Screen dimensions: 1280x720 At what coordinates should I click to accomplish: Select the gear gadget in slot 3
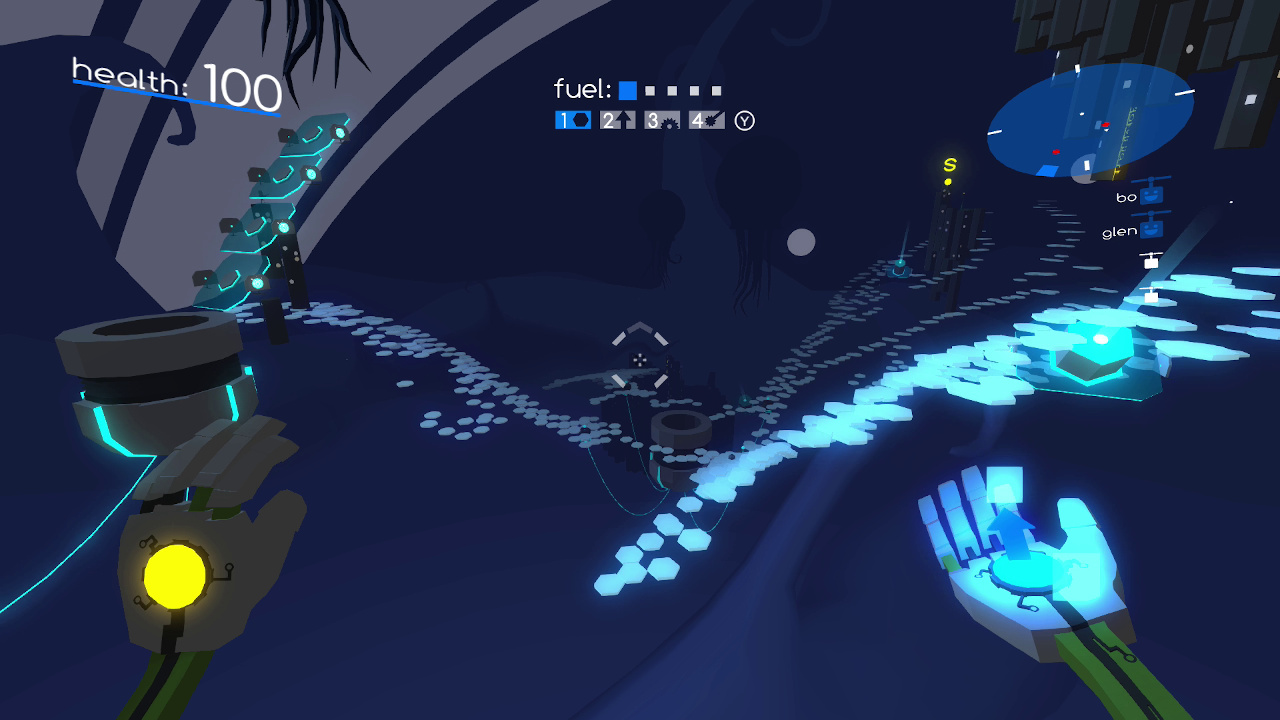[x=662, y=121]
